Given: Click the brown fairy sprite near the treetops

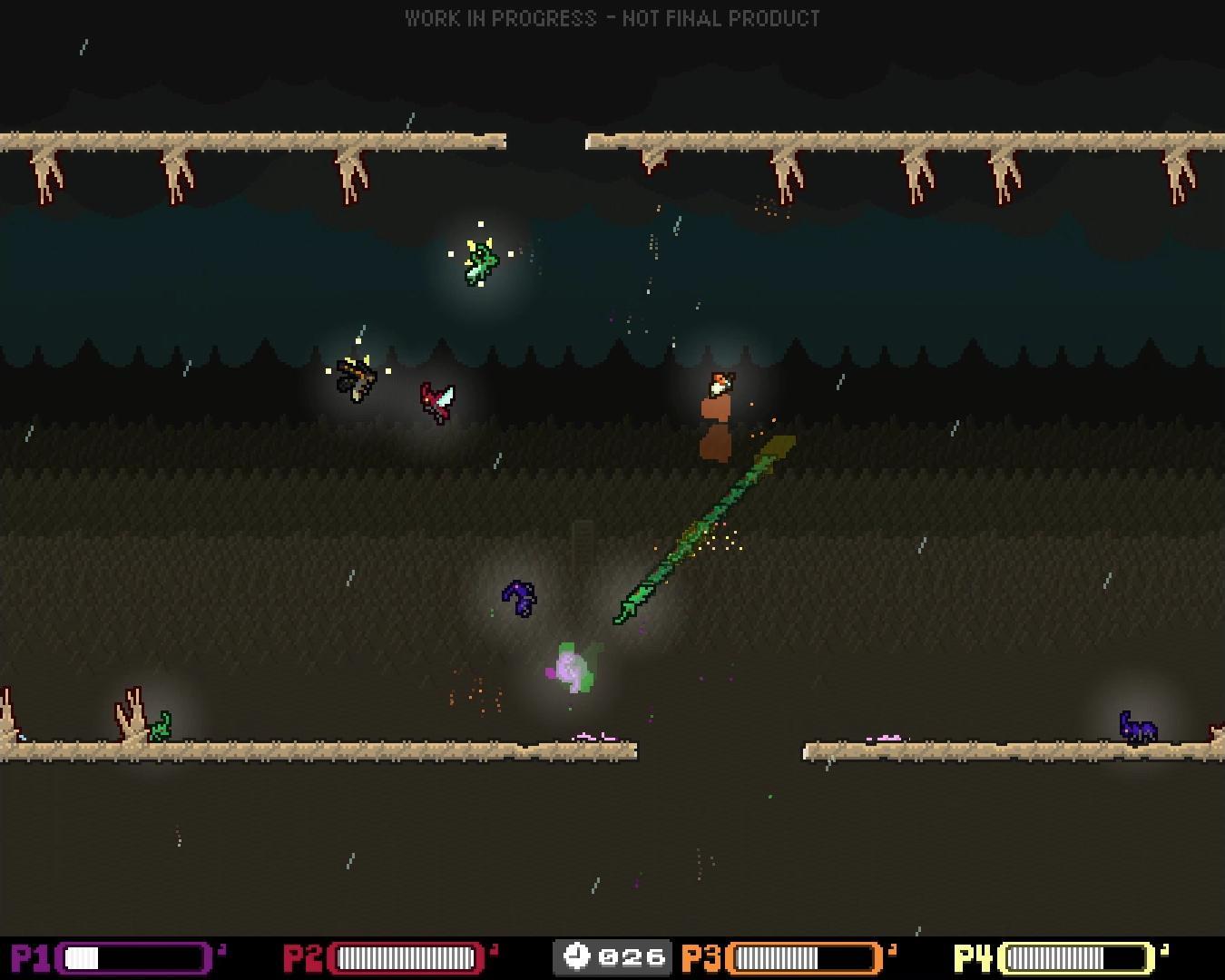Looking at the screenshot, I should 356,377.
